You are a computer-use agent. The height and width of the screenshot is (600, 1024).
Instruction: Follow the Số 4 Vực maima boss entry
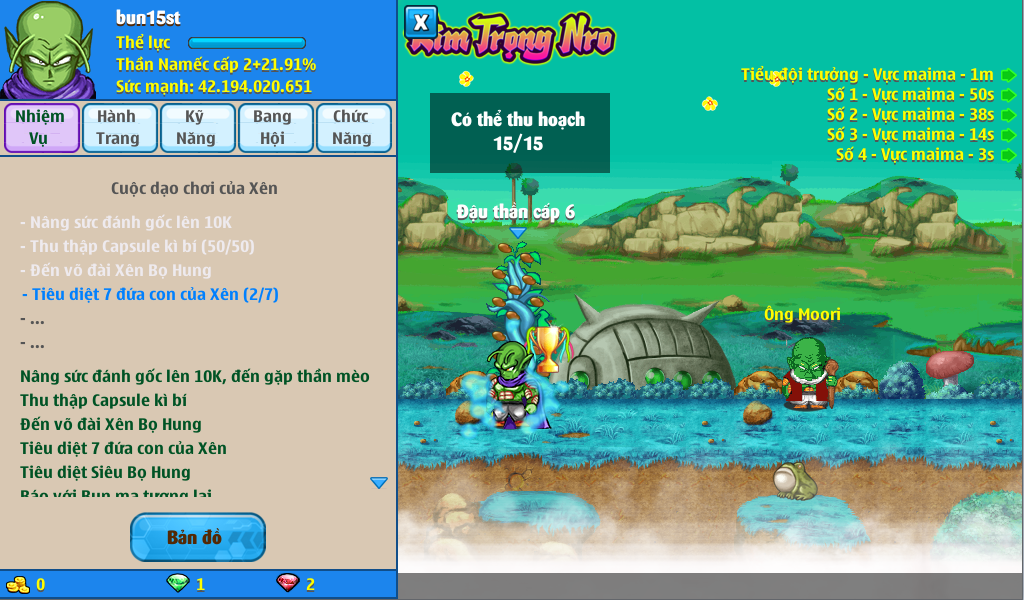pos(1008,155)
